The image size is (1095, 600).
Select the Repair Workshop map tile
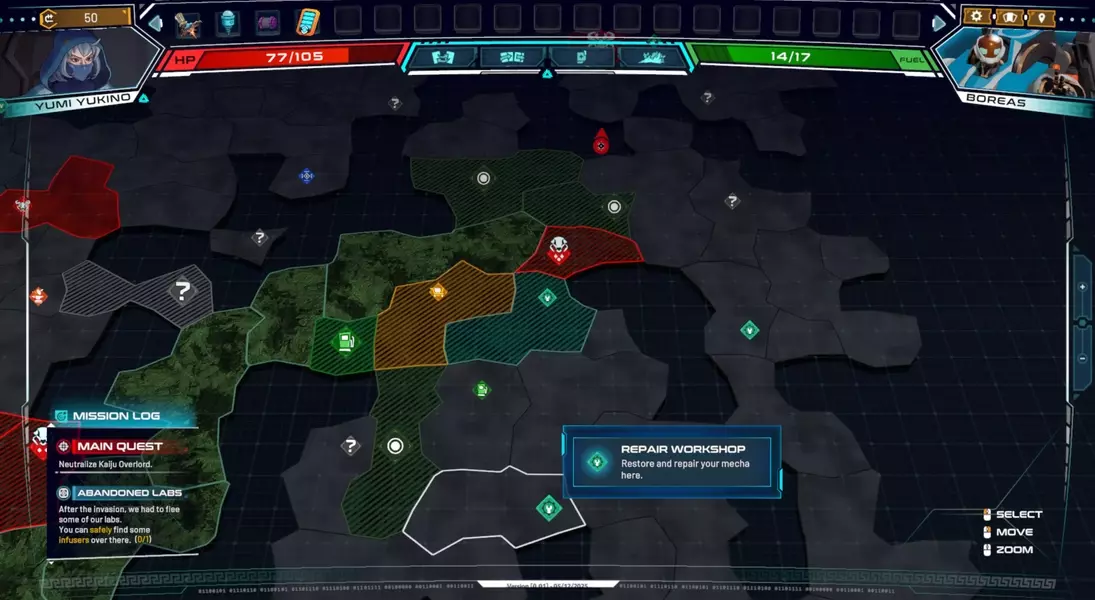[548, 508]
